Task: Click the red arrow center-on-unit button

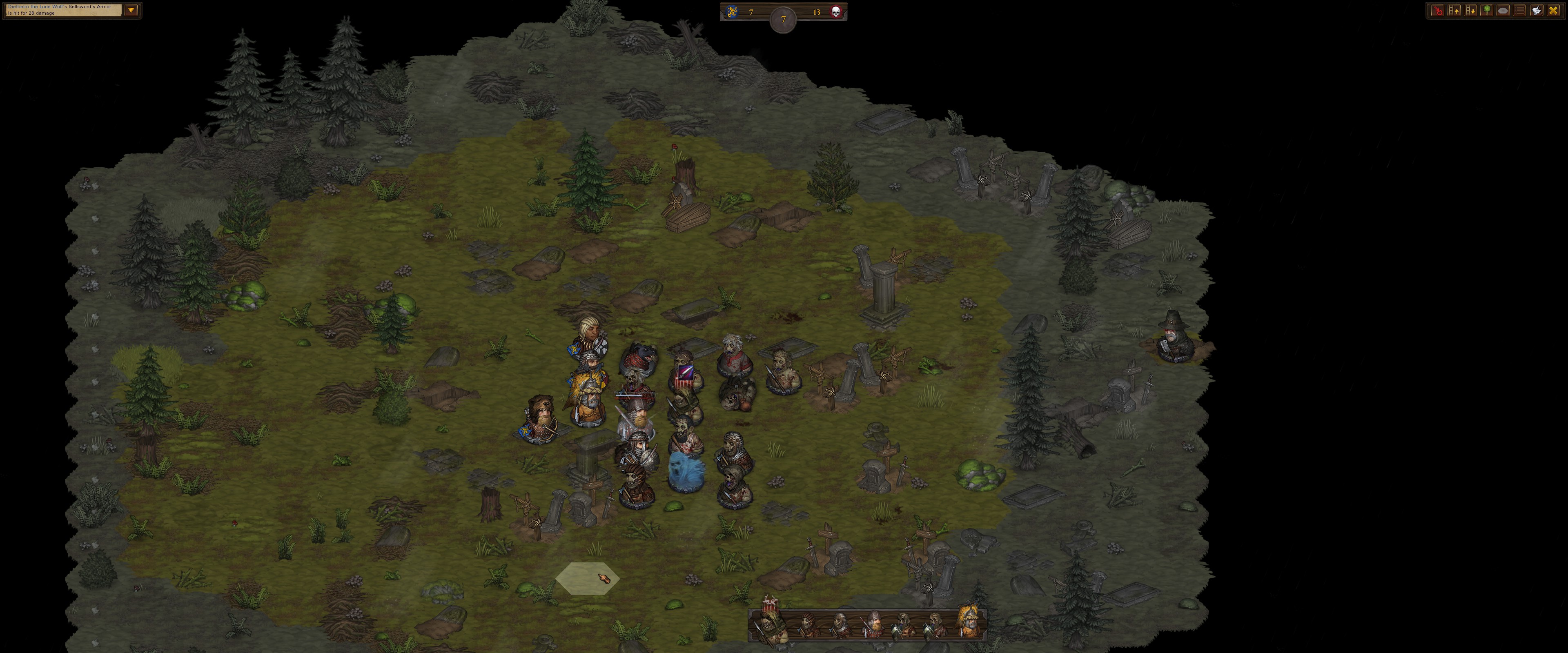Action: pyautogui.click(x=1437, y=11)
